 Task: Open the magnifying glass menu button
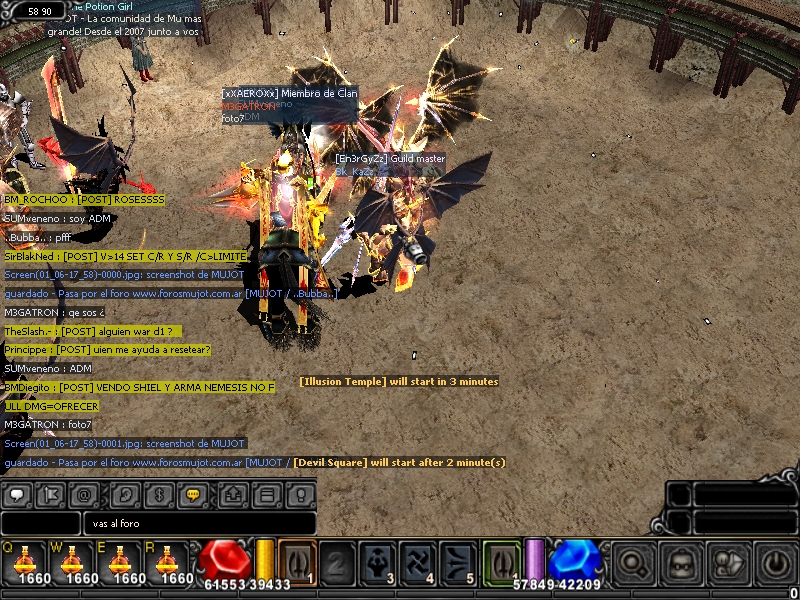632,564
